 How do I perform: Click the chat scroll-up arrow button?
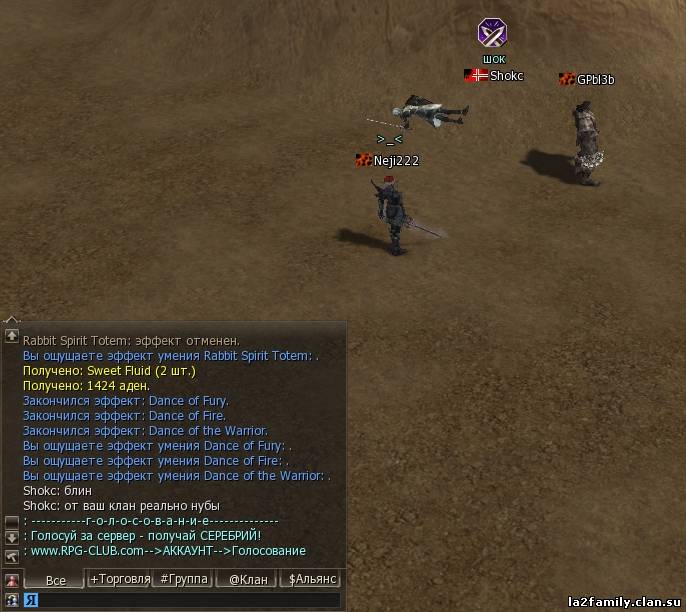(x=12, y=336)
